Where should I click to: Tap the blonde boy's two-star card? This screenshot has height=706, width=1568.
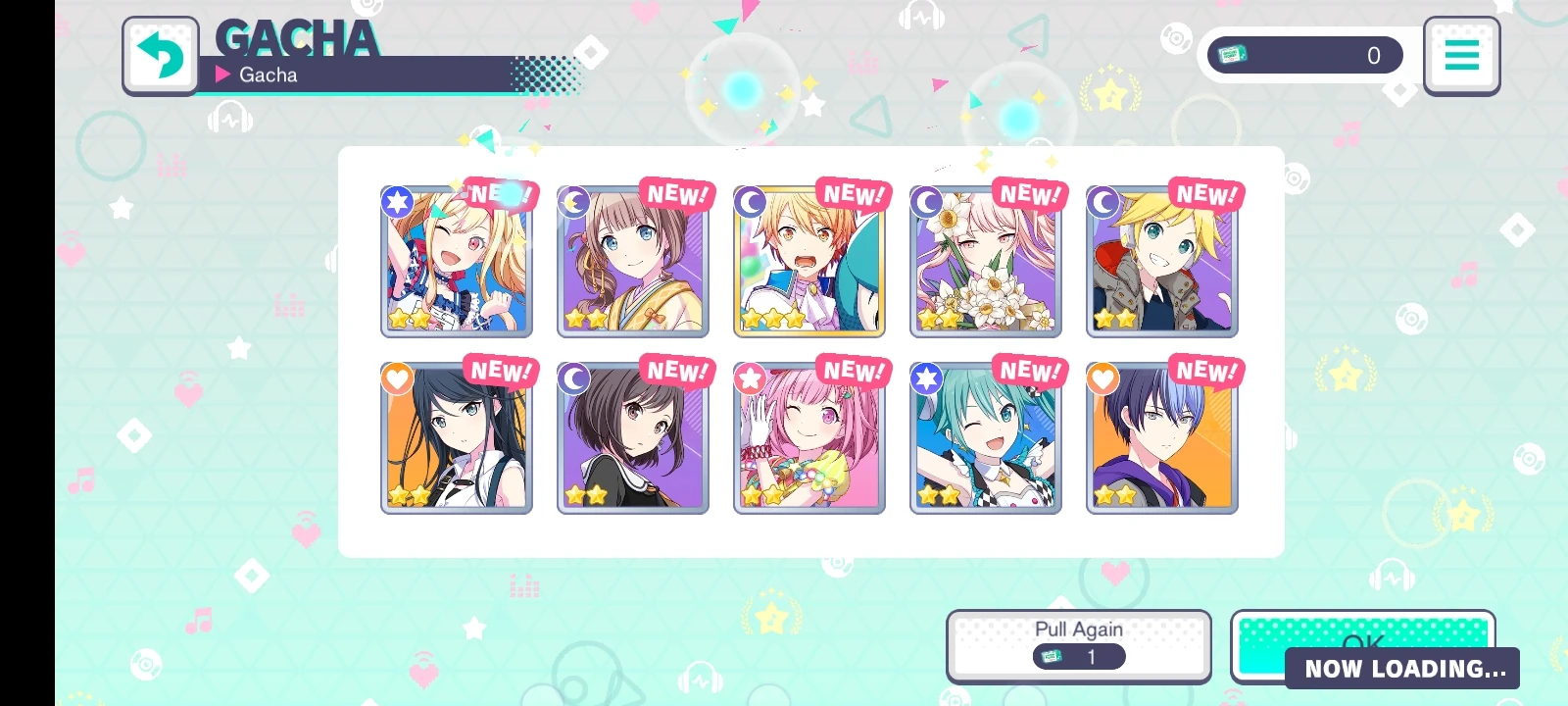(x=1161, y=260)
